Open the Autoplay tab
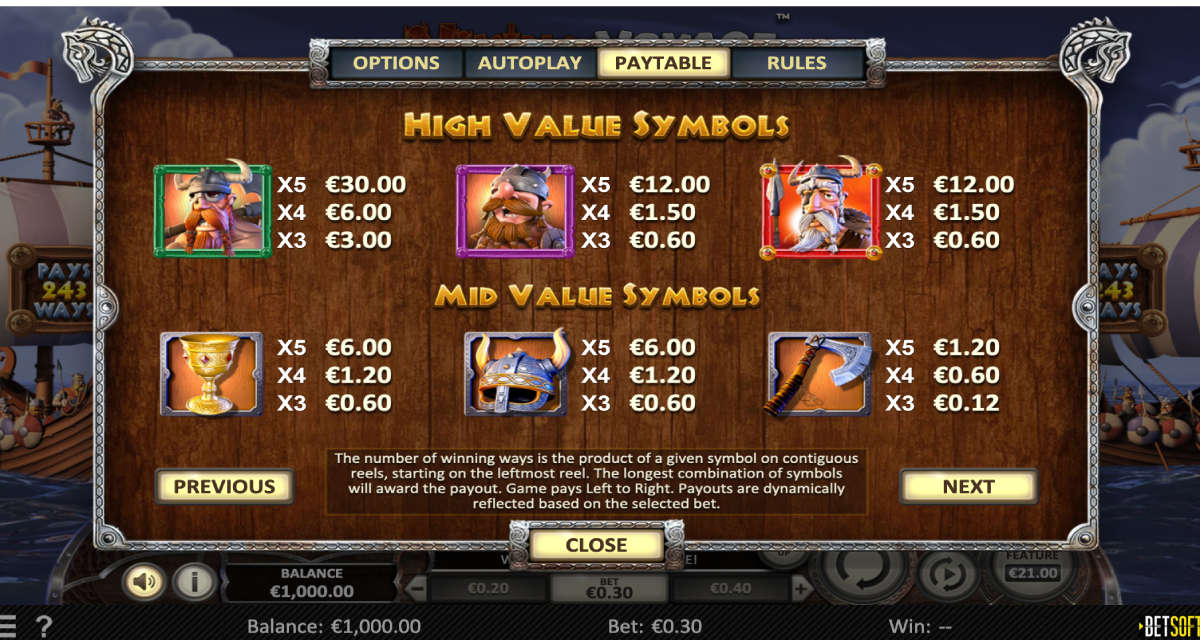 click(530, 63)
